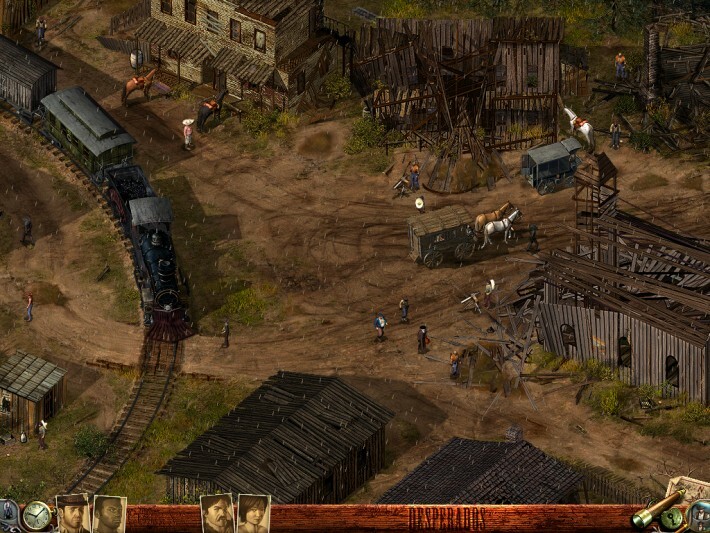Screen dimensions: 710x533
Task: Click the pocket watch icon
Action: tap(37, 515)
